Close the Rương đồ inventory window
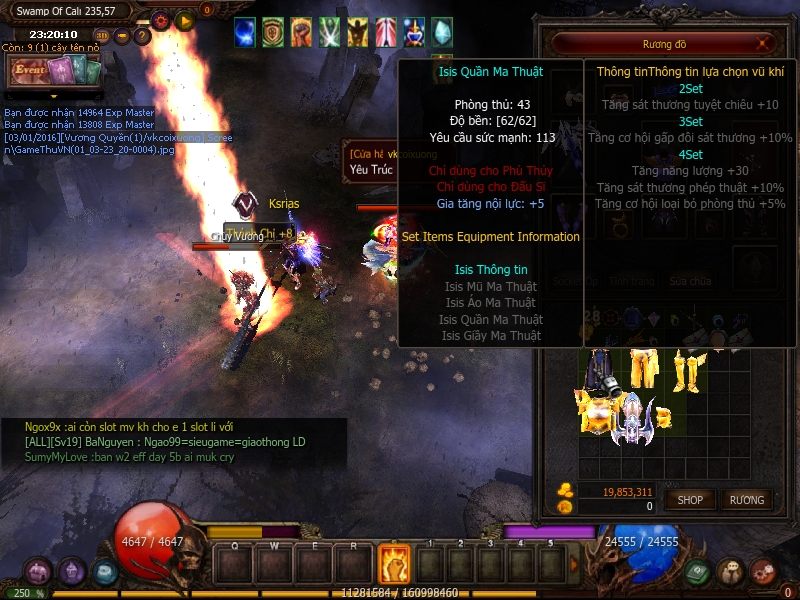This screenshot has width=800, height=600. click(763, 44)
